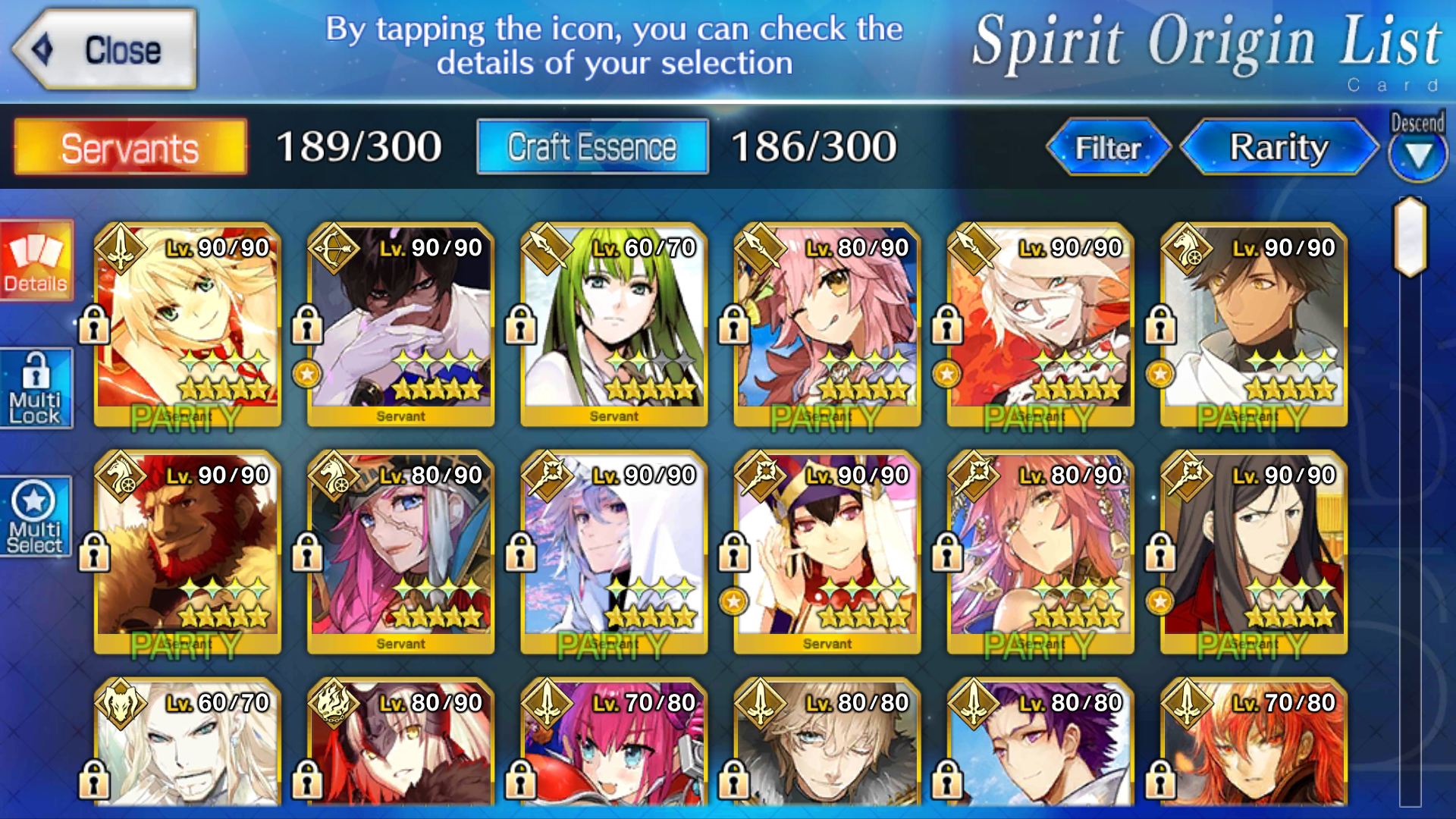Select the red-bearded Rider servant card
Viewport: 1456px width, 819px height.
[x=187, y=554]
